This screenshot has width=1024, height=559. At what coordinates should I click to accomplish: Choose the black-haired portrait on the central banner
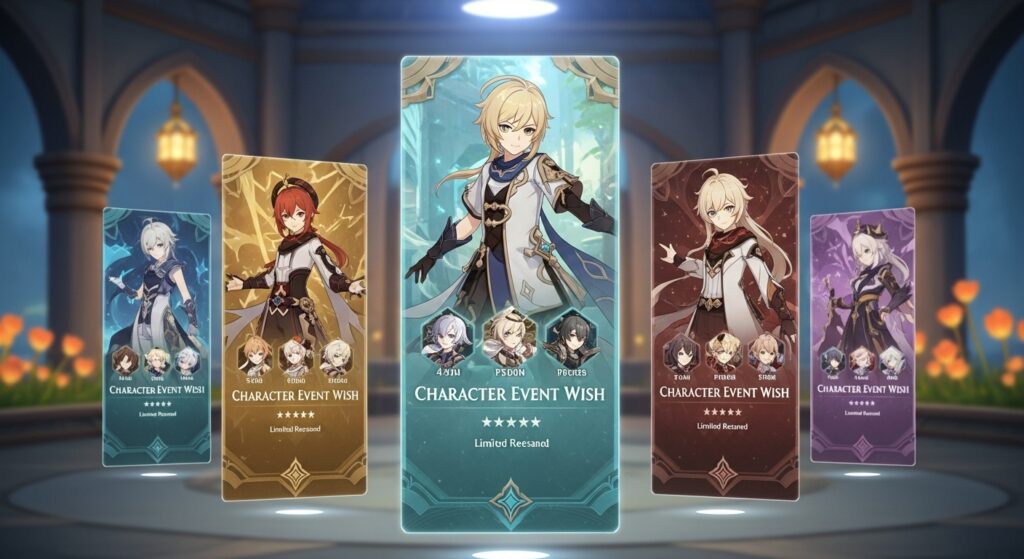(x=569, y=338)
